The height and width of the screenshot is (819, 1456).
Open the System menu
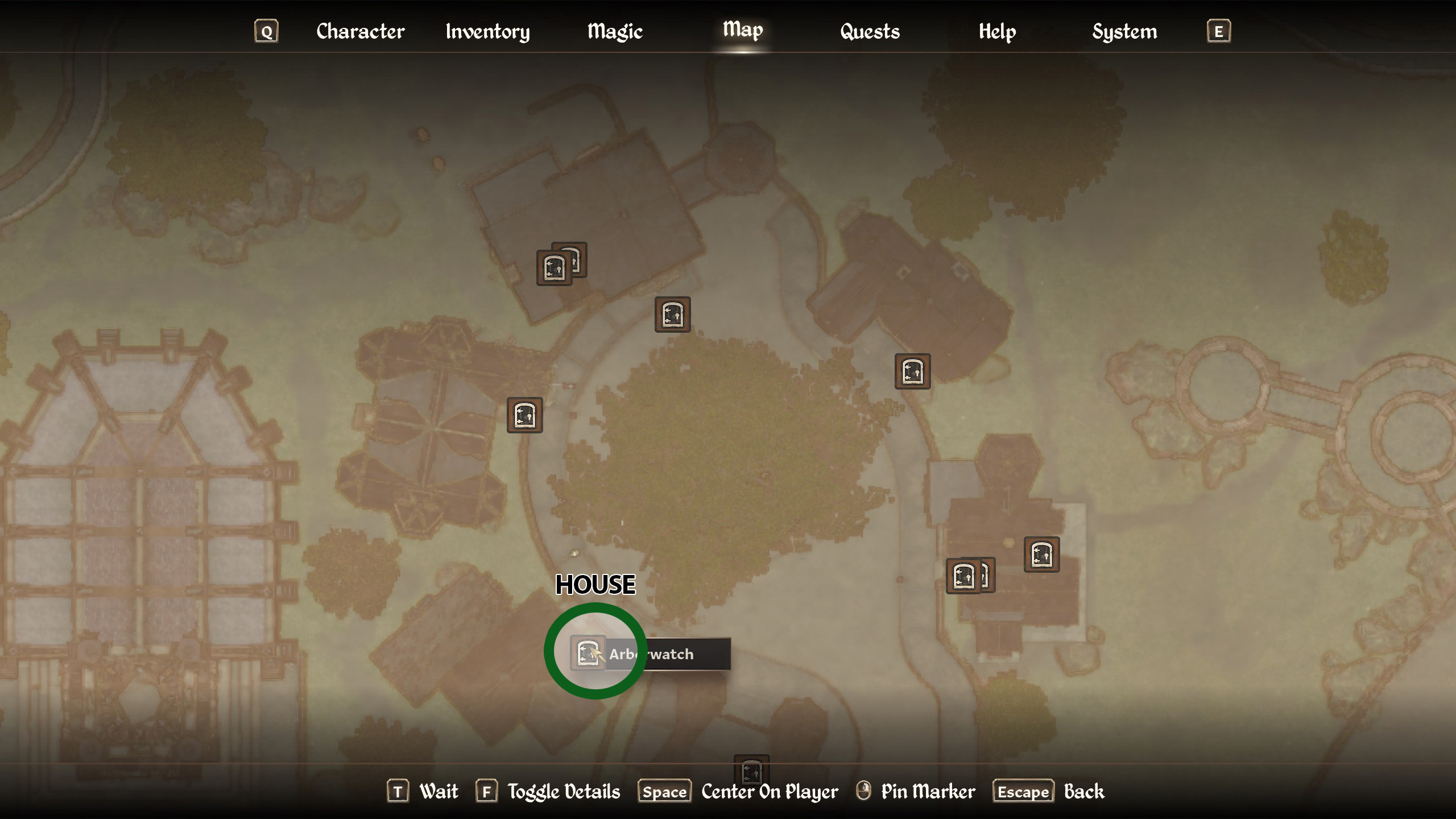tap(1124, 31)
